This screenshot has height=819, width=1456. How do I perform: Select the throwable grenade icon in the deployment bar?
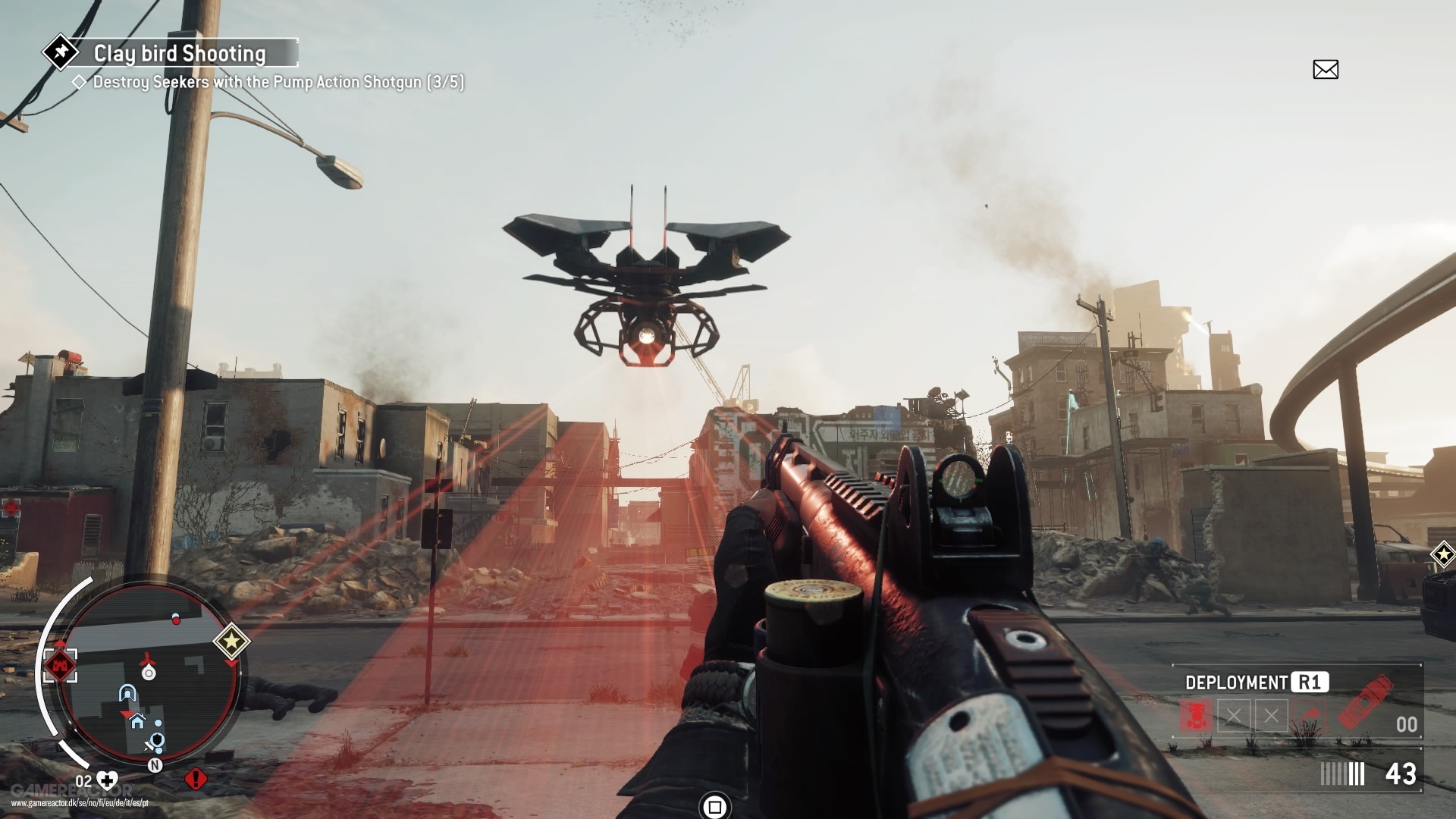coord(1311,713)
